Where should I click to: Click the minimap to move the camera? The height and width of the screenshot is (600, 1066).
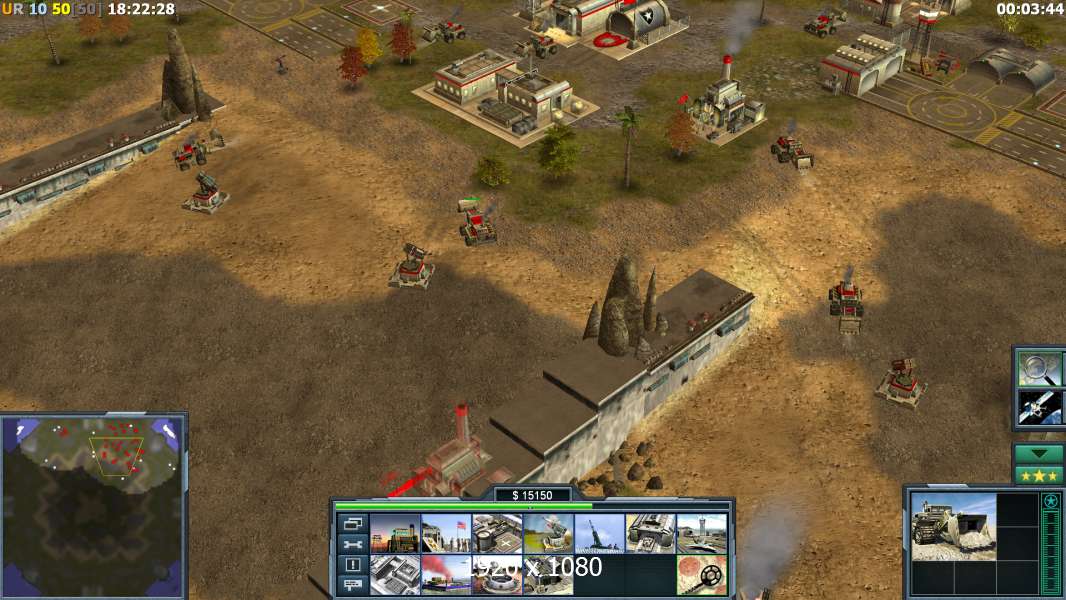click(x=93, y=505)
